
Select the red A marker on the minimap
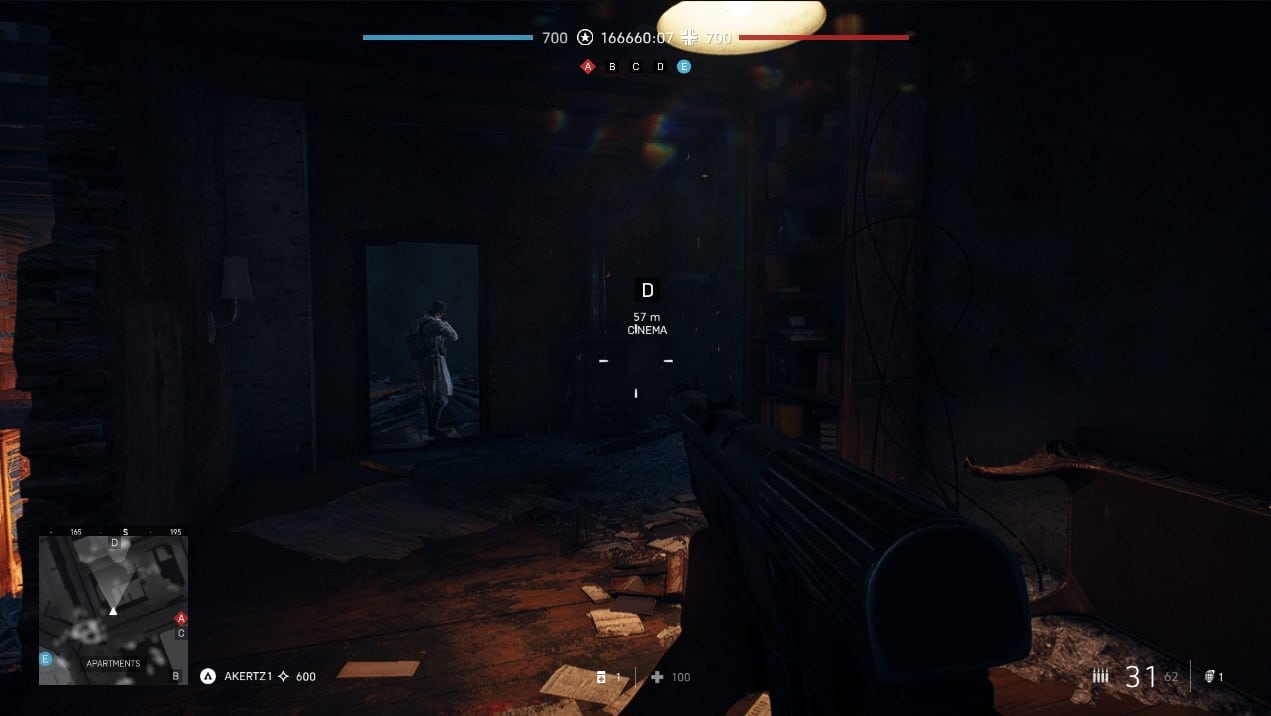tap(181, 618)
